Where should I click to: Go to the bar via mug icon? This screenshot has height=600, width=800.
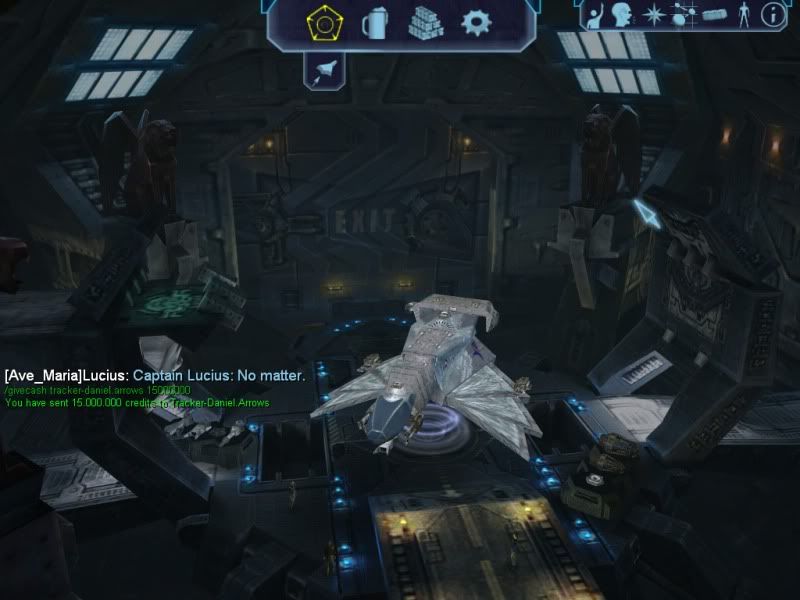[x=374, y=21]
